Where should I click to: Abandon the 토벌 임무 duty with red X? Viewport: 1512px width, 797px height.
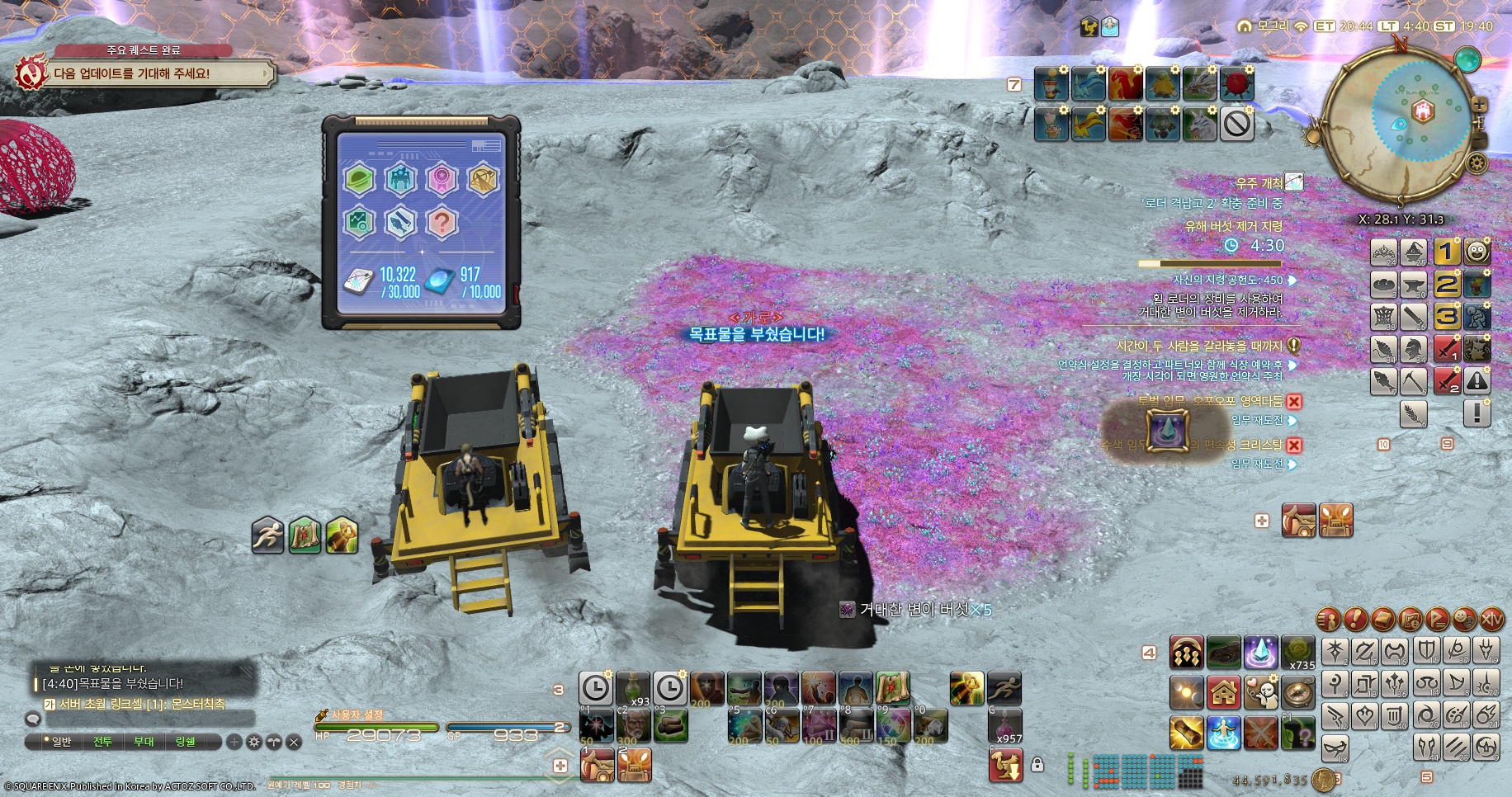pyautogui.click(x=1294, y=402)
